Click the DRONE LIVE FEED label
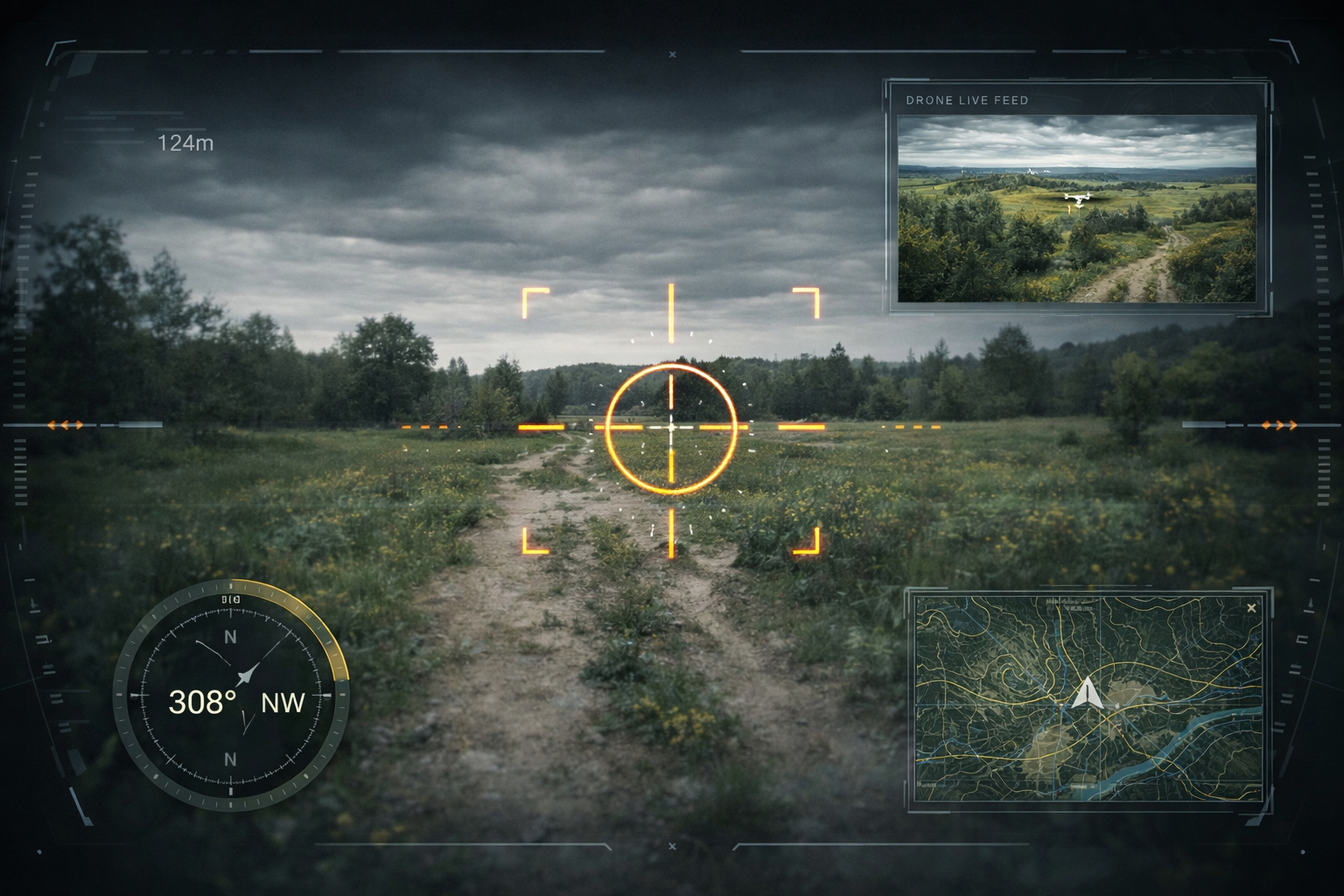 (x=968, y=101)
